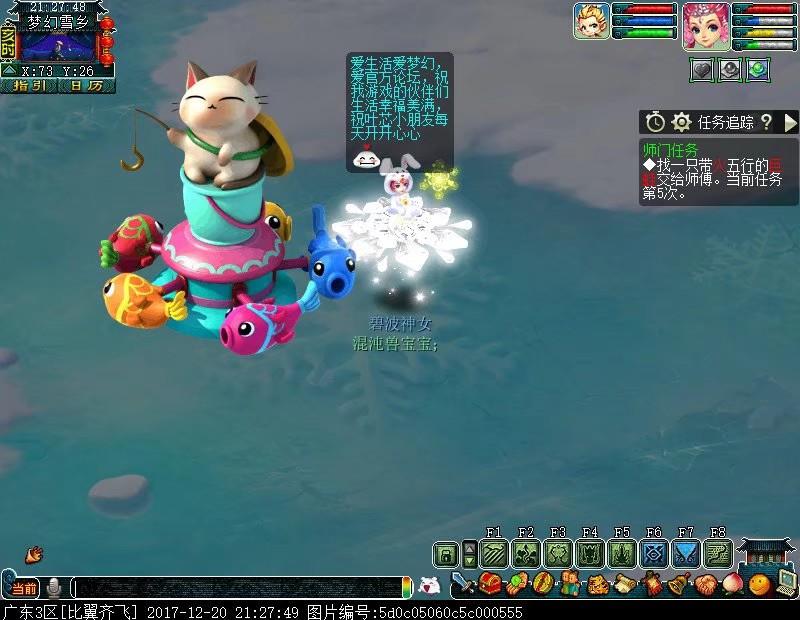Click the sword attack icon
This screenshot has height=620, width=800.
[x=463, y=584]
